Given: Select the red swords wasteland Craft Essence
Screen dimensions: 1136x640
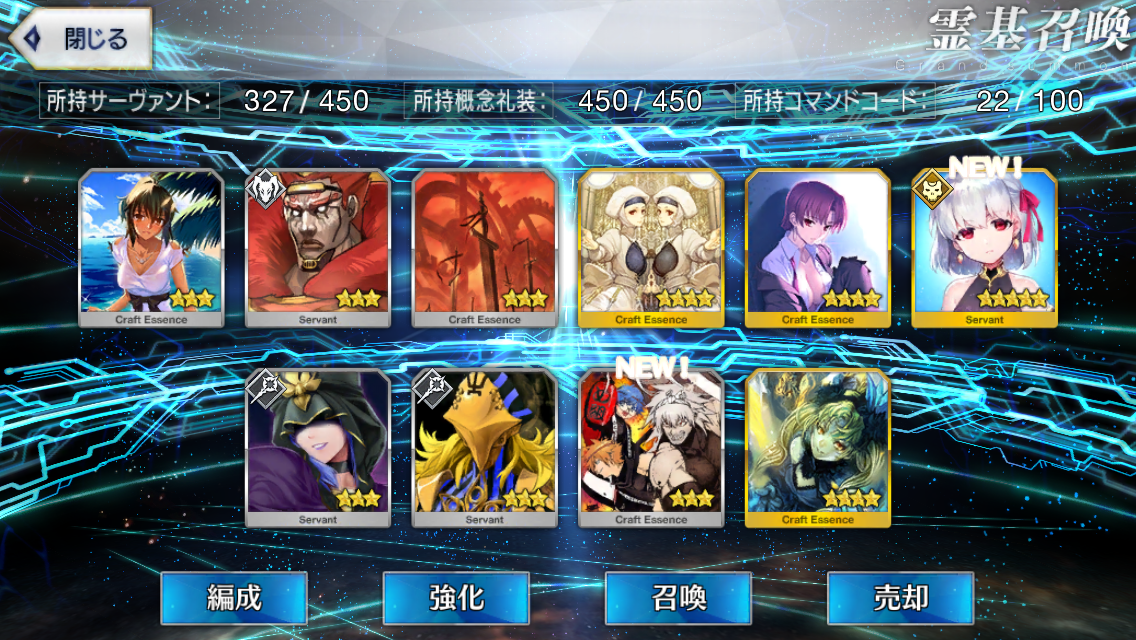Looking at the screenshot, I should coord(485,248).
